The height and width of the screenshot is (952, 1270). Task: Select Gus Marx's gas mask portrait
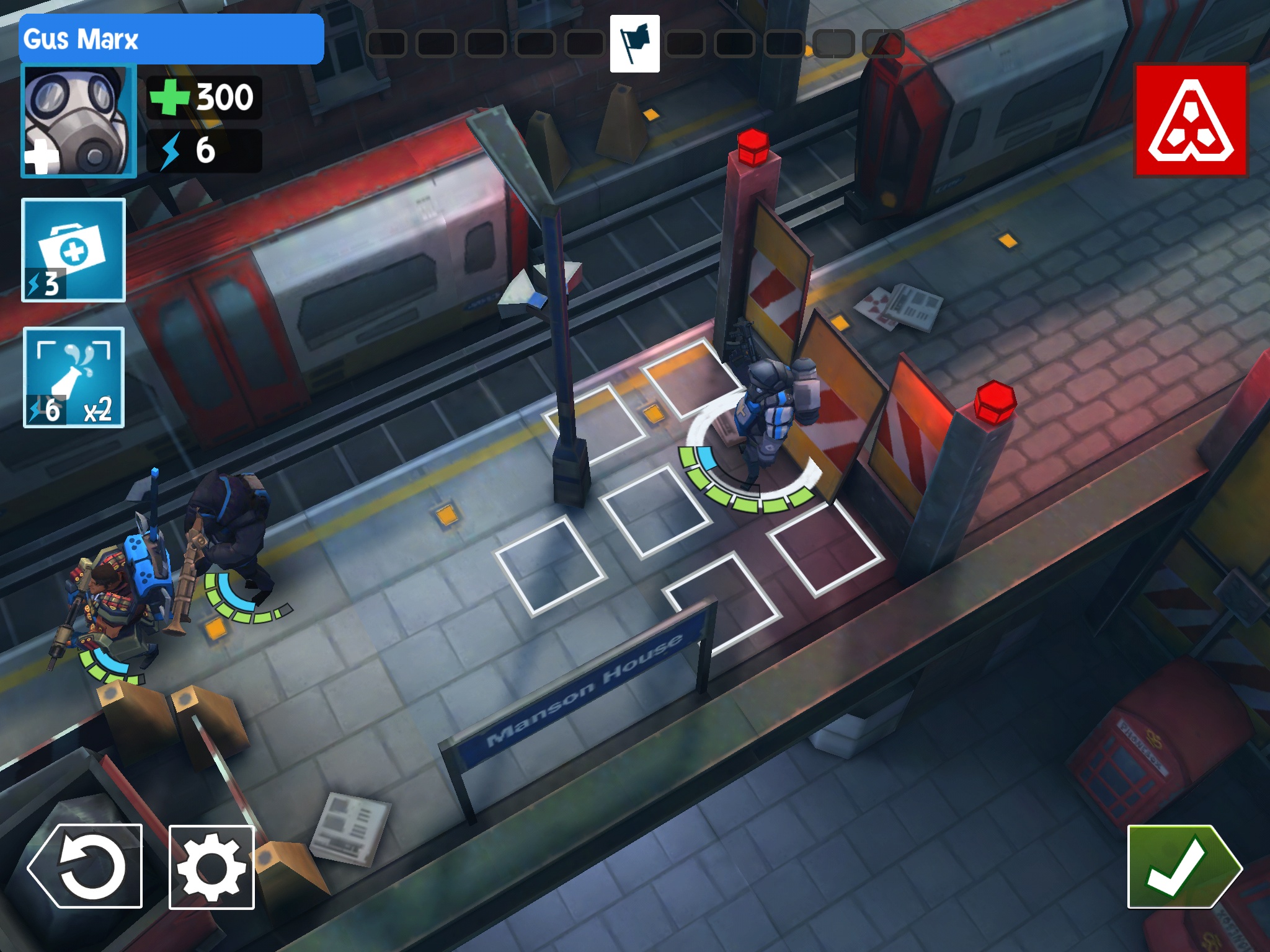[x=79, y=121]
